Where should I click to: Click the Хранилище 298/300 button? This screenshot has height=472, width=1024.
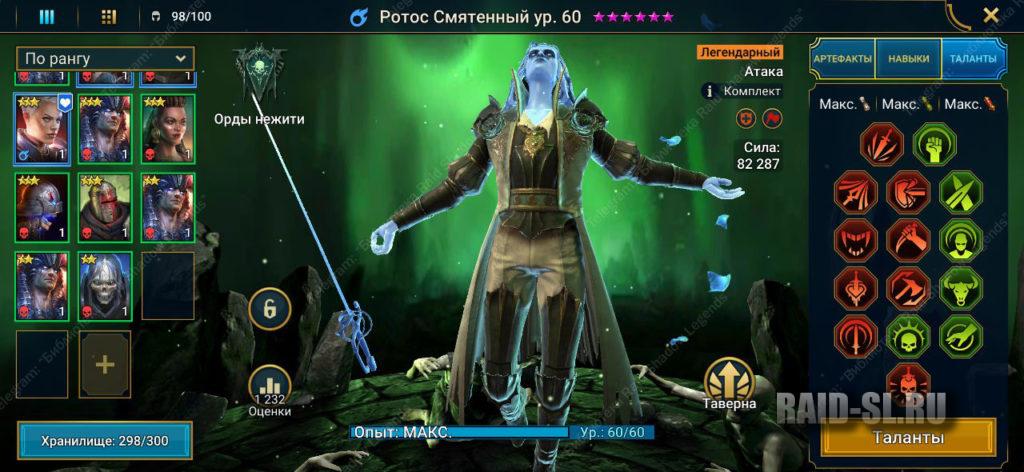point(104,440)
